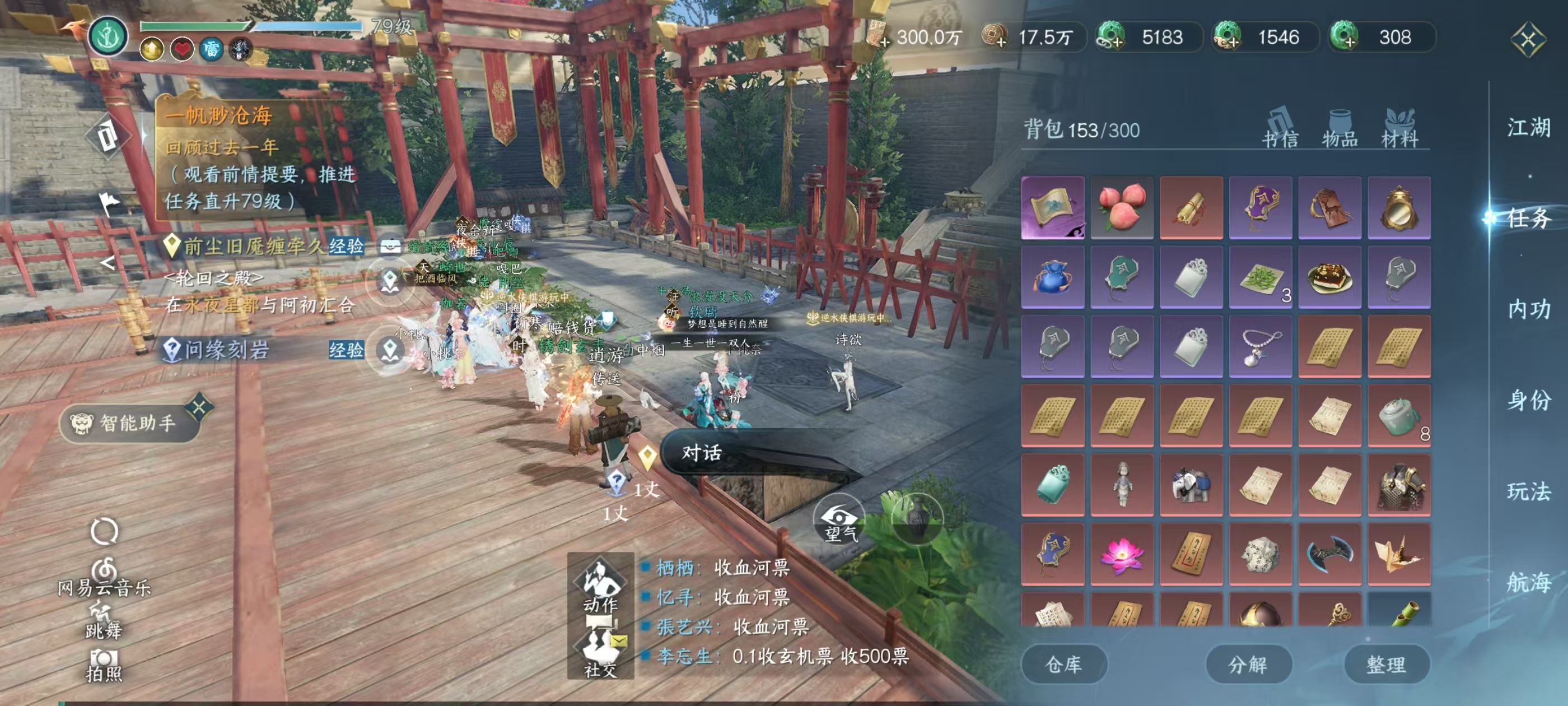Open the 仓库 warehouse button

pyautogui.click(x=1065, y=664)
